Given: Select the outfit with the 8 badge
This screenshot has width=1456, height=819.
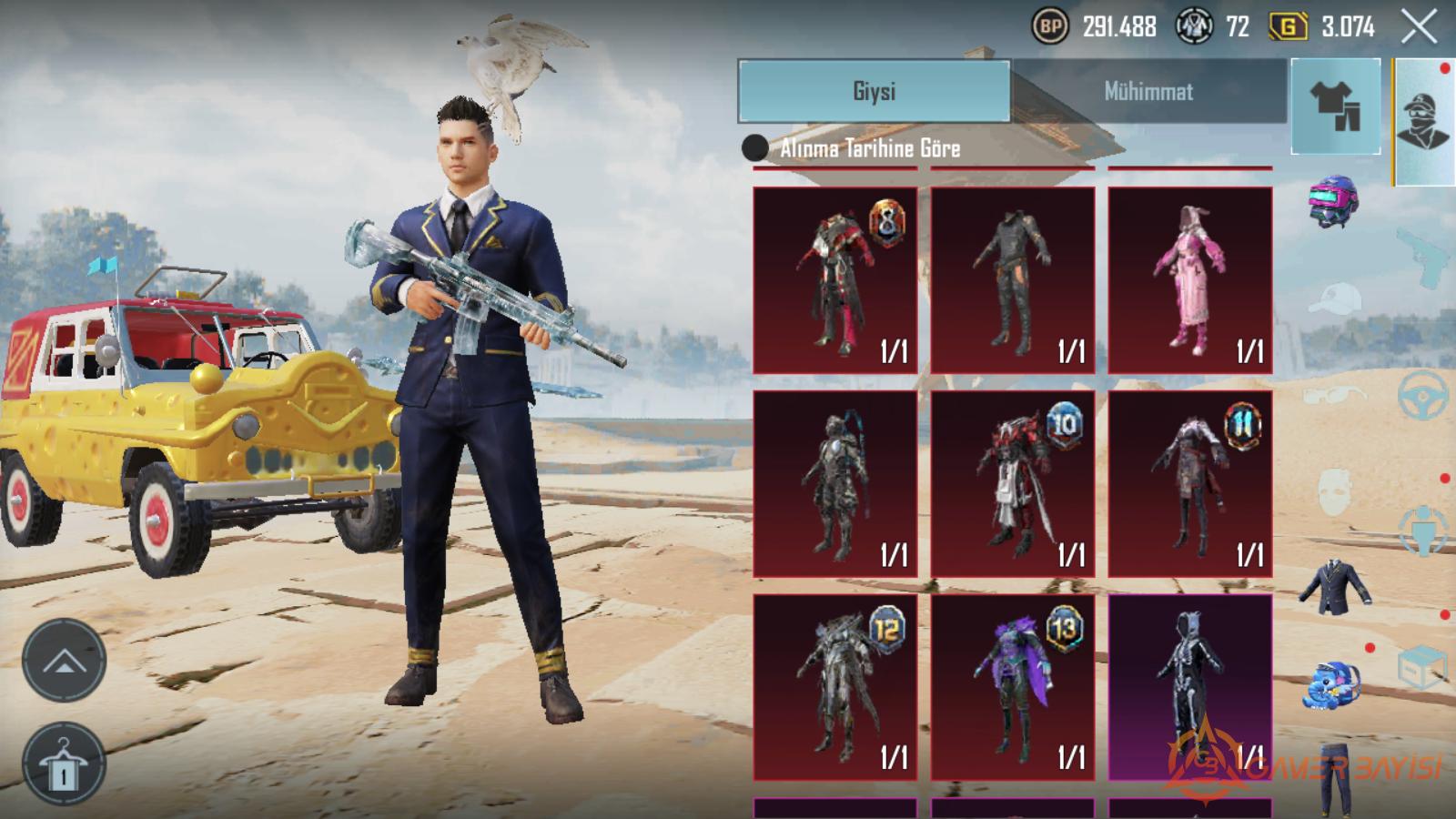Looking at the screenshot, I should [835, 280].
